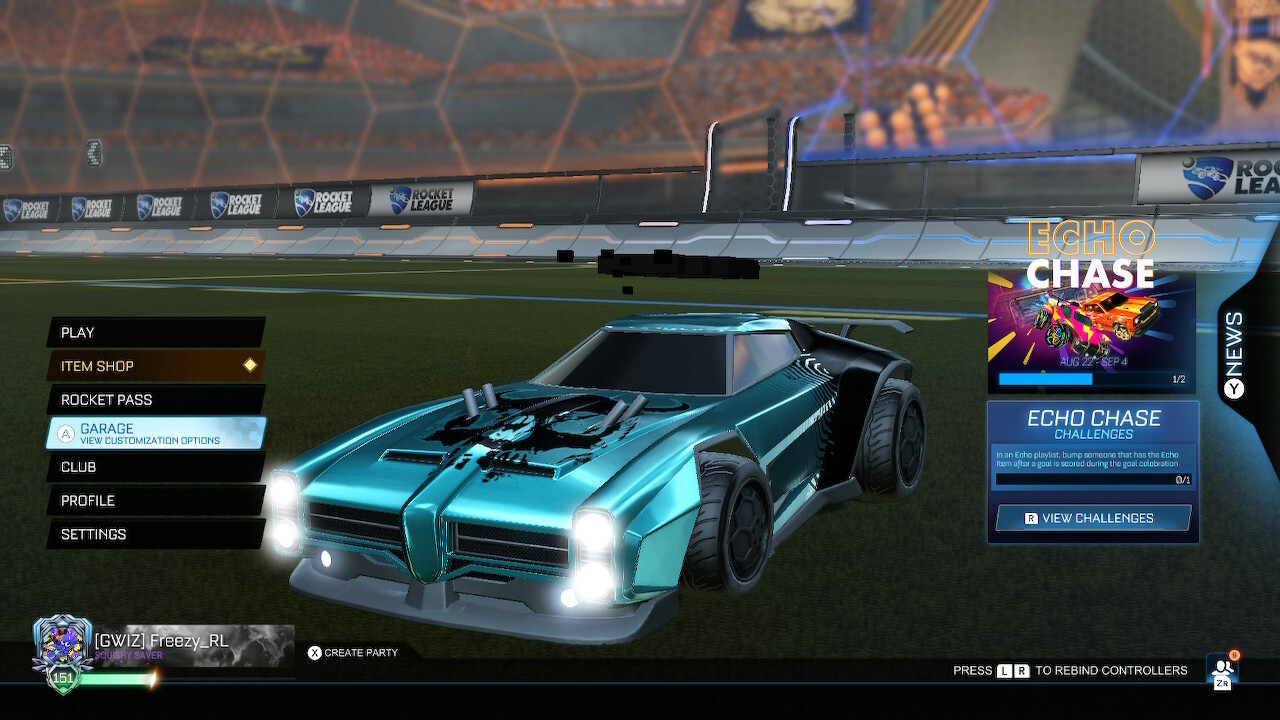Screen dimensions: 1280x720
Task: Click the L button icon in rebind prompt
Action: coord(1003,670)
